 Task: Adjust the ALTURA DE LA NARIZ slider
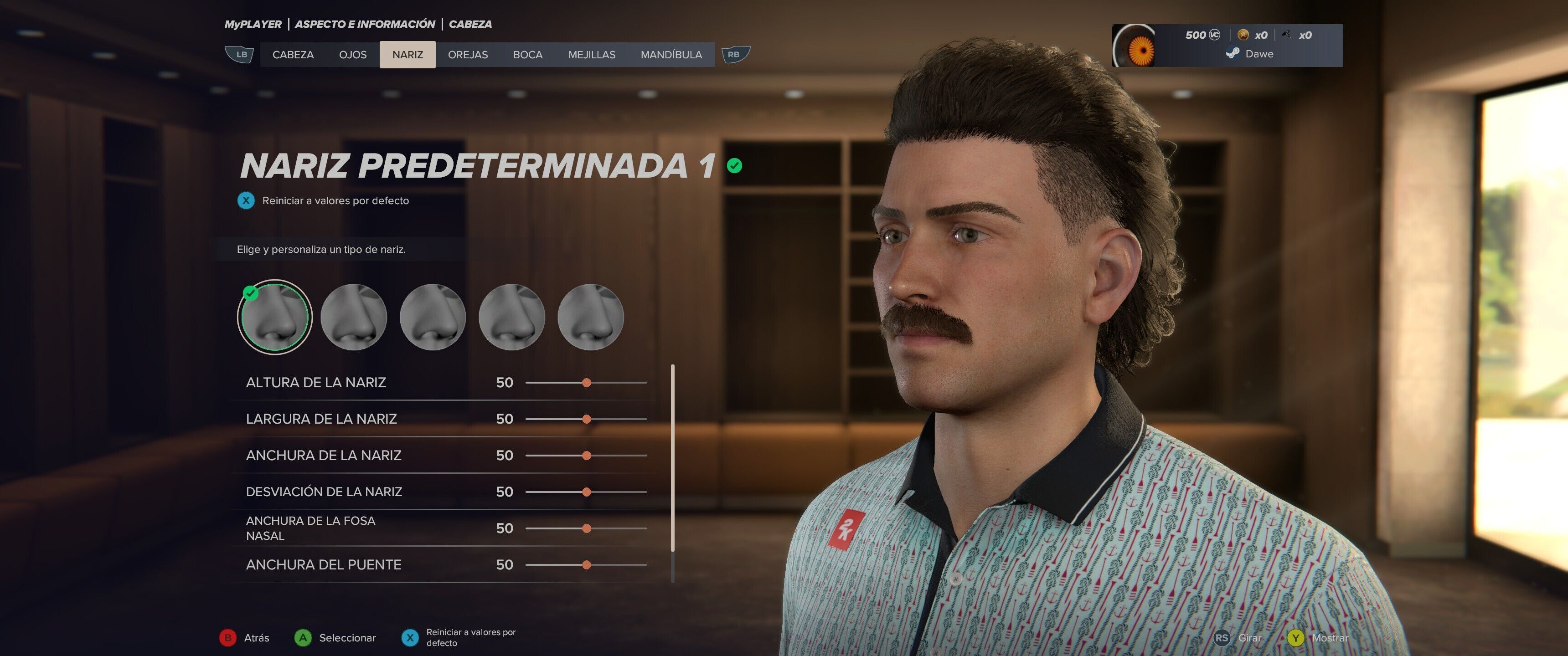click(586, 383)
